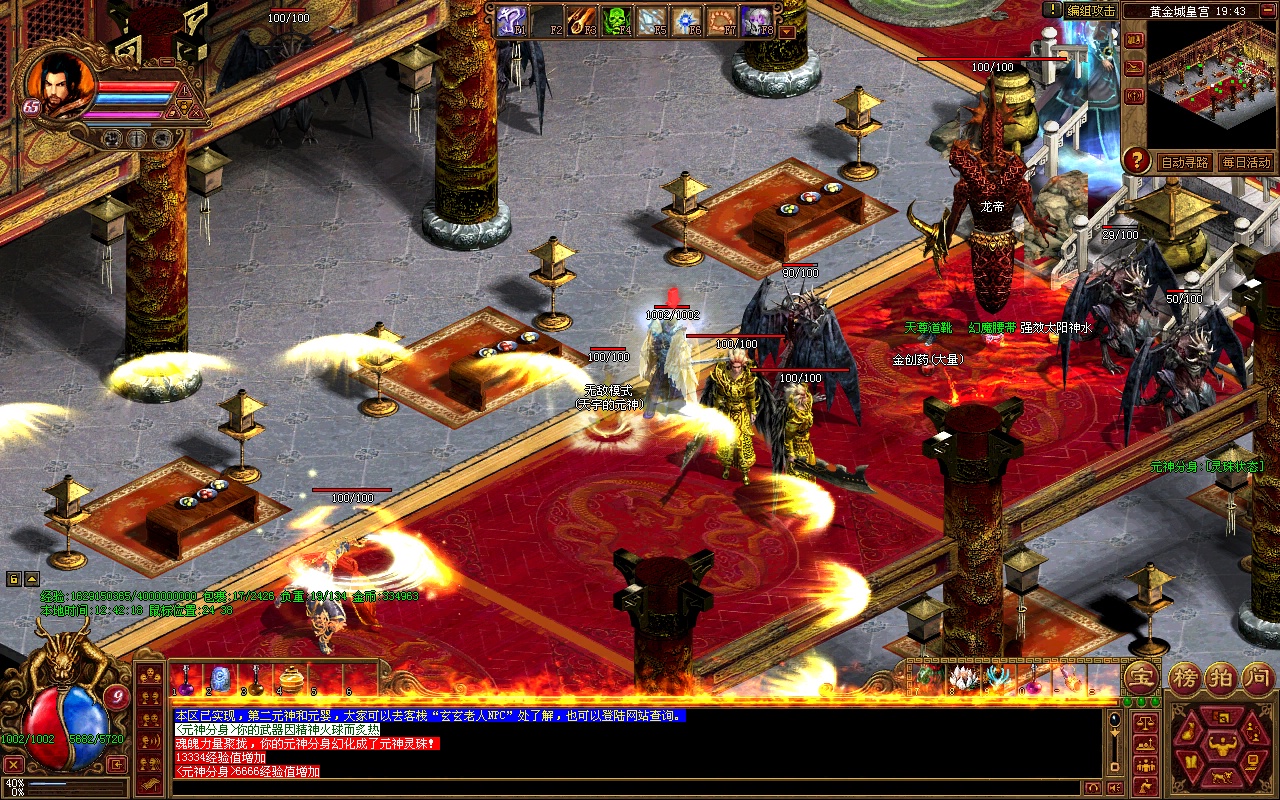The width and height of the screenshot is (1280, 800).
Task: Cast the pale skeleton skill on F8
Action: (757, 21)
